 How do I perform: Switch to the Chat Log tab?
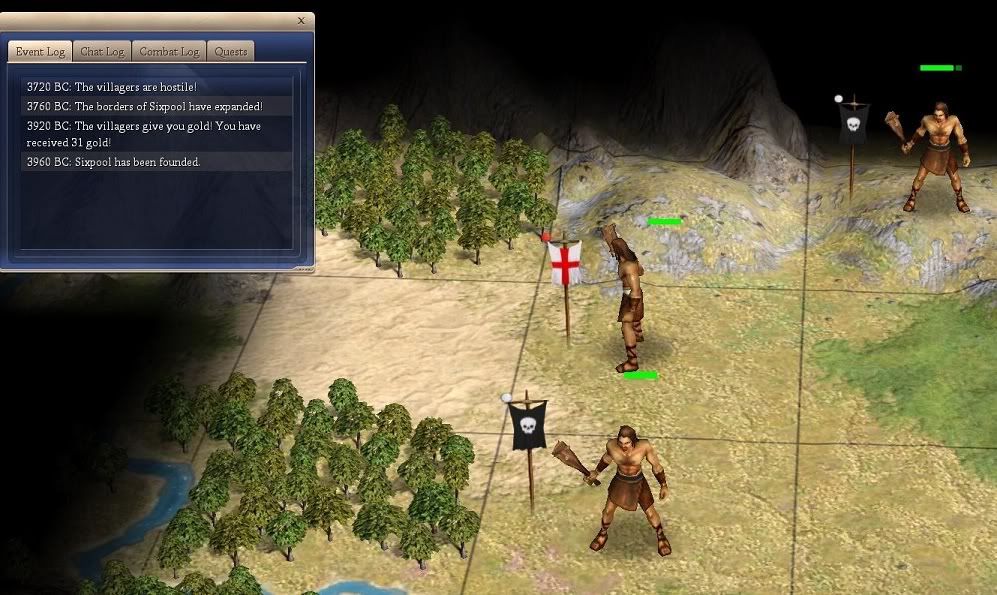[102, 51]
